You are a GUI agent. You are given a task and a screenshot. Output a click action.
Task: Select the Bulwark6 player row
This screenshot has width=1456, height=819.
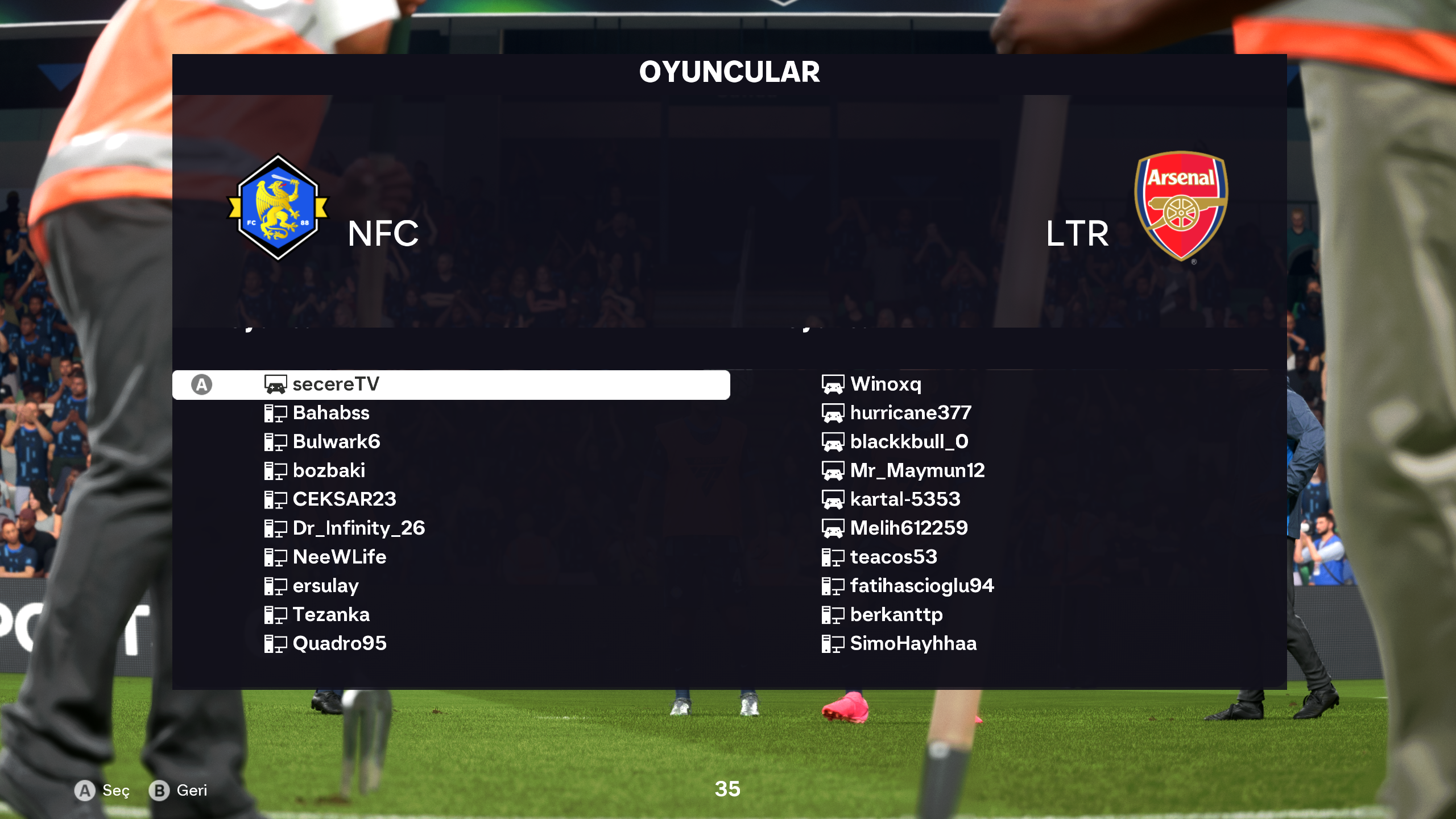pyautogui.click(x=336, y=442)
